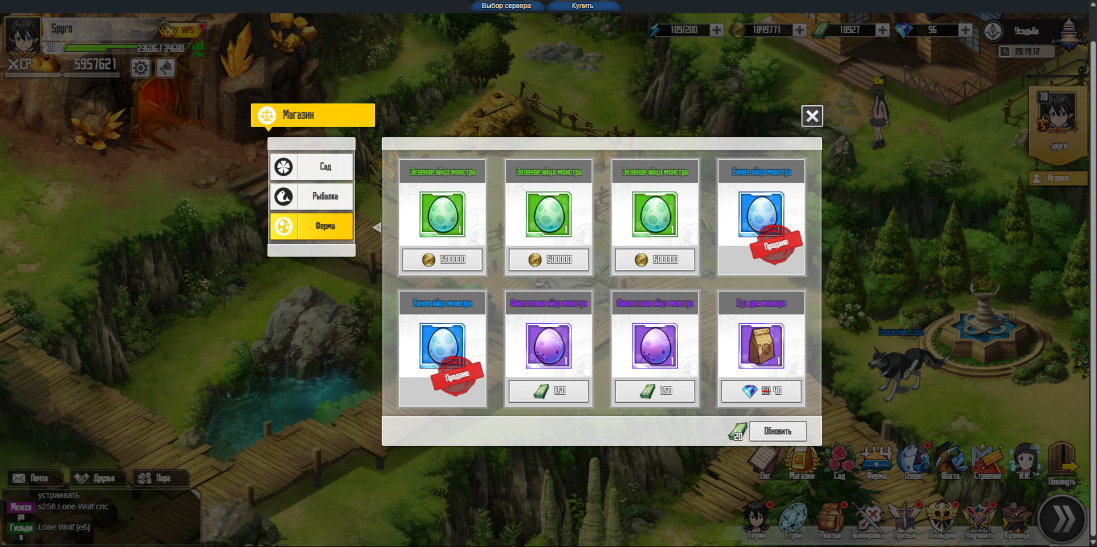Open the gear settings icon
The width and height of the screenshot is (1097, 547).
(x=141, y=68)
